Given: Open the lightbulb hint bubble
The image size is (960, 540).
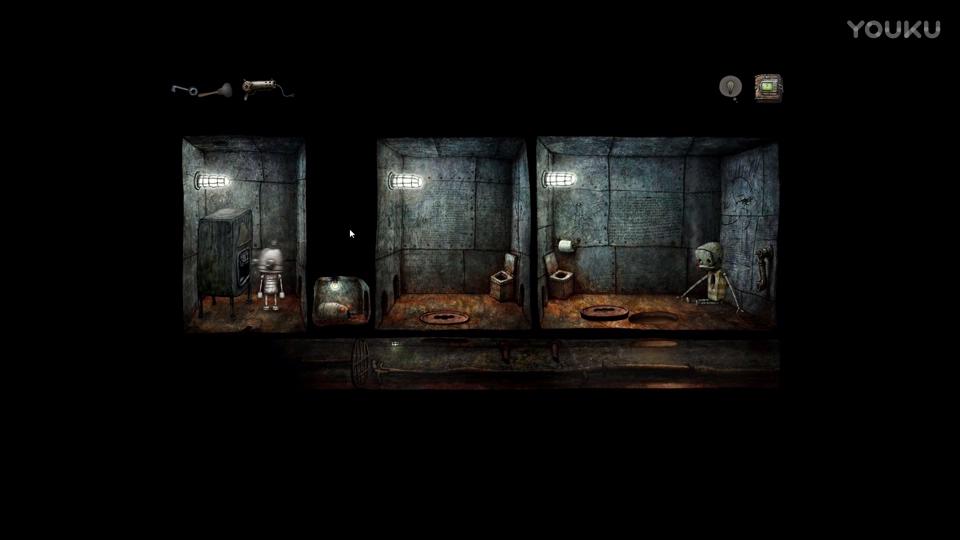Looking at the screenshot, I should coord(731,87).
